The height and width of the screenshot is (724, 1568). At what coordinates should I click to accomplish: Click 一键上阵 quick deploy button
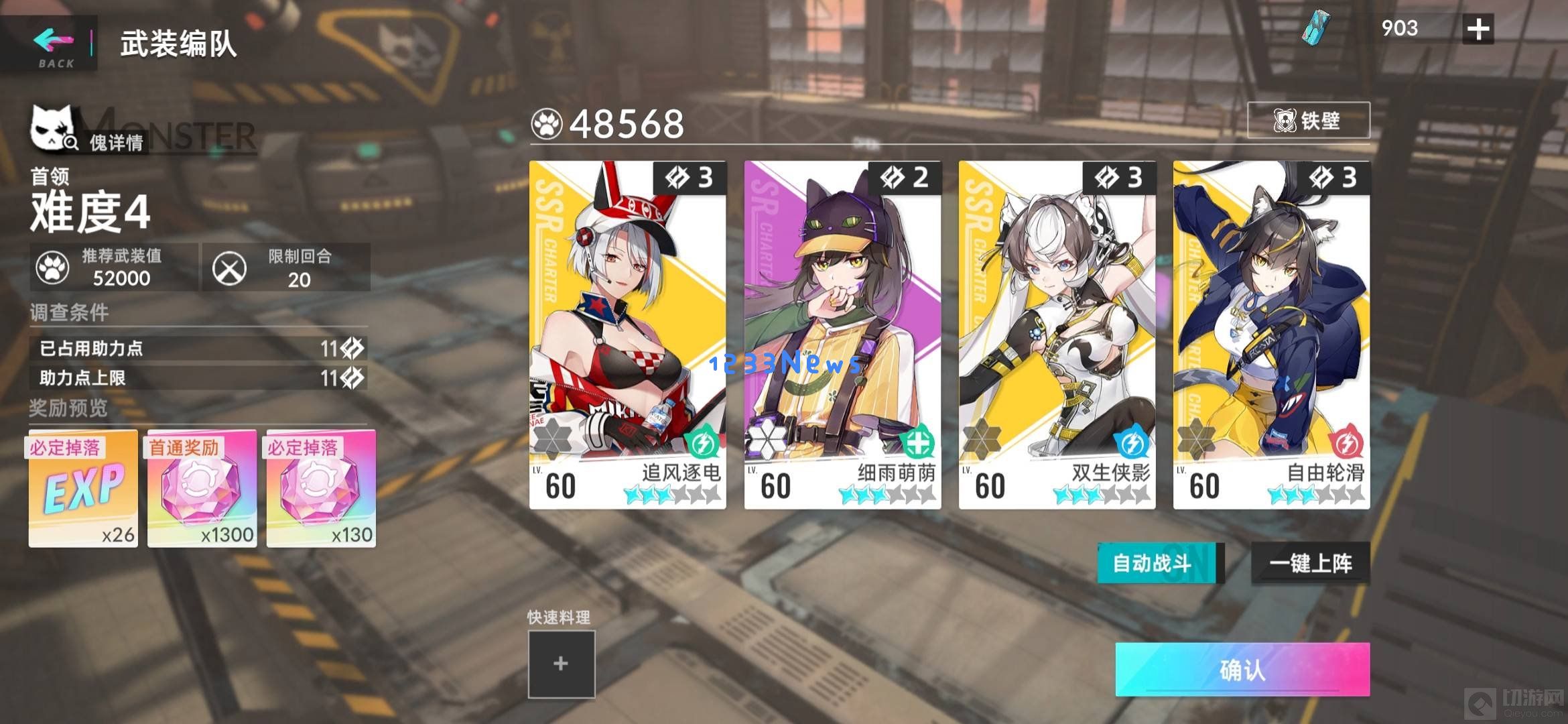tap(1310, 563)
